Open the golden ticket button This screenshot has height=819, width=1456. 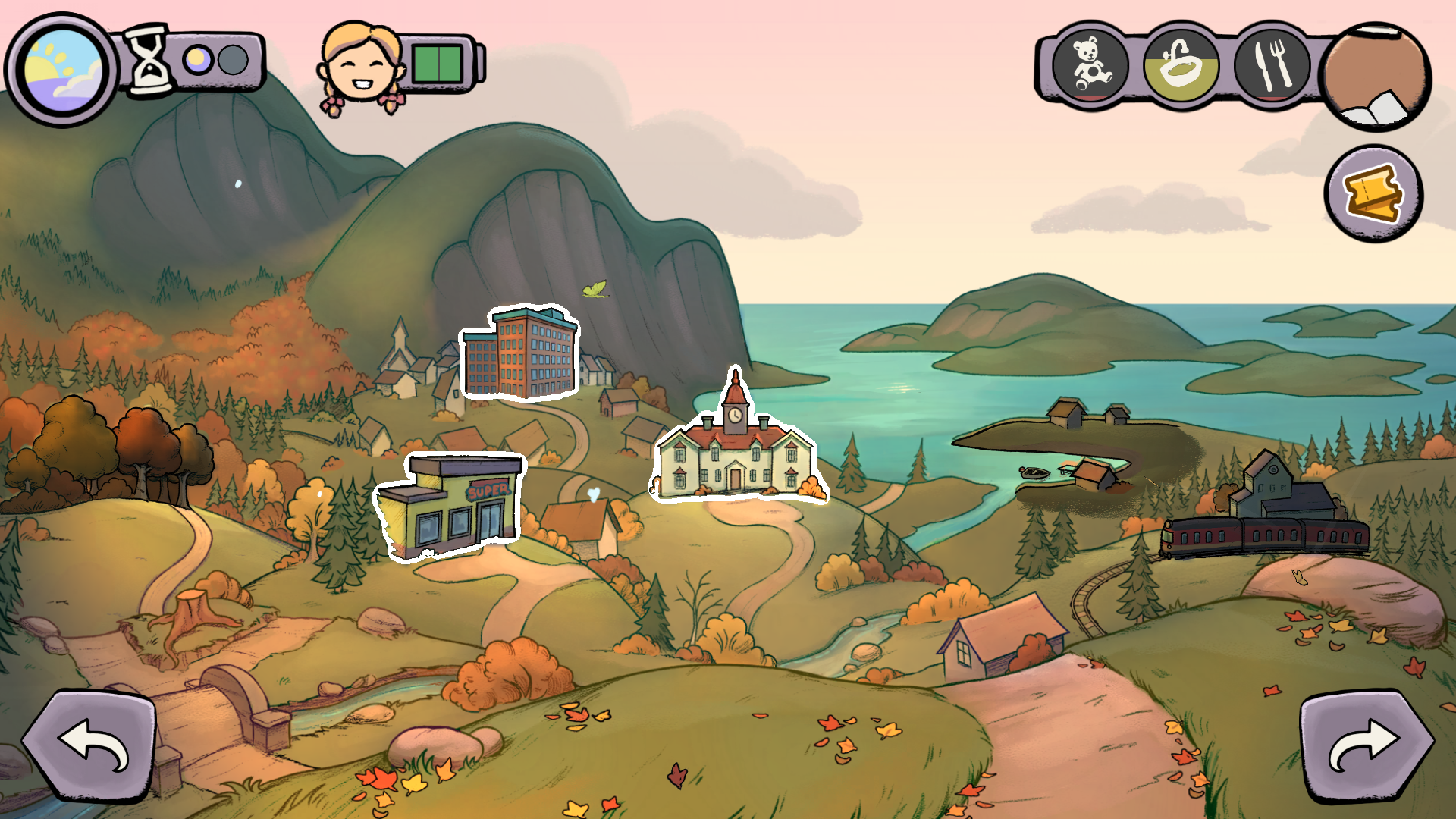pyautogui.click(x=1373, y=194)
